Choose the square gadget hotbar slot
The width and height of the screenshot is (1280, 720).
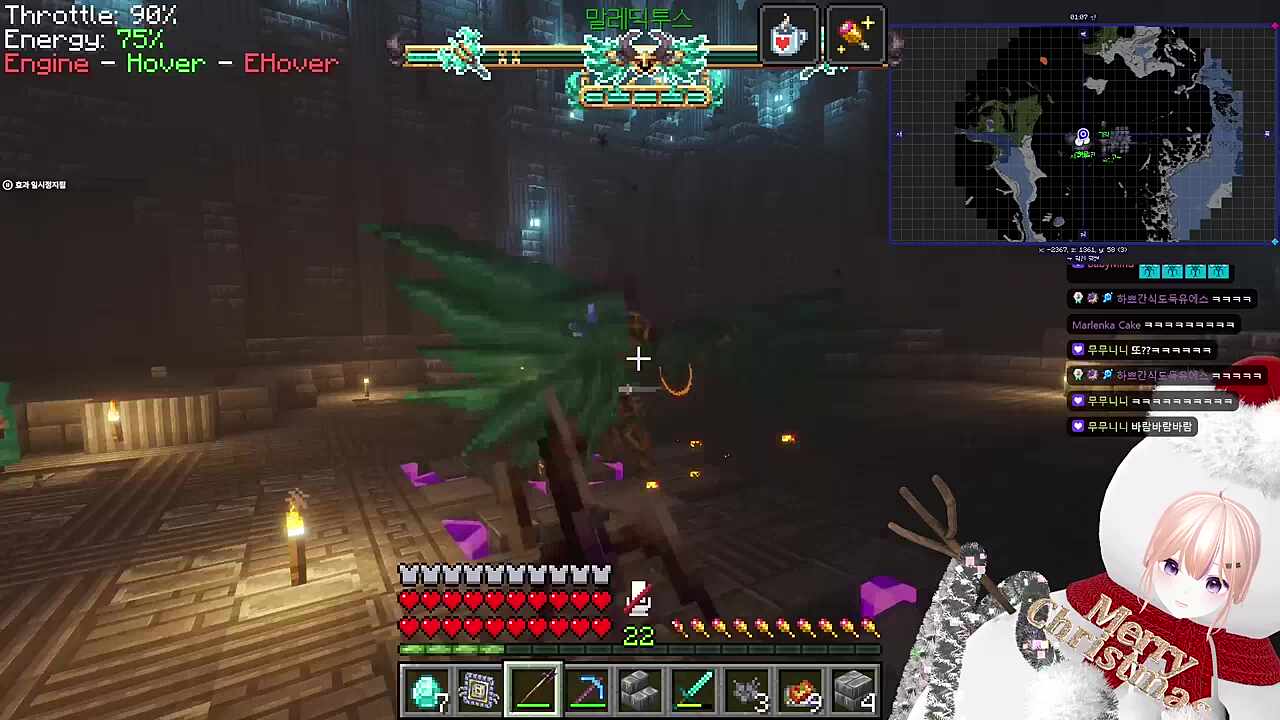click(x=479, y=691)
